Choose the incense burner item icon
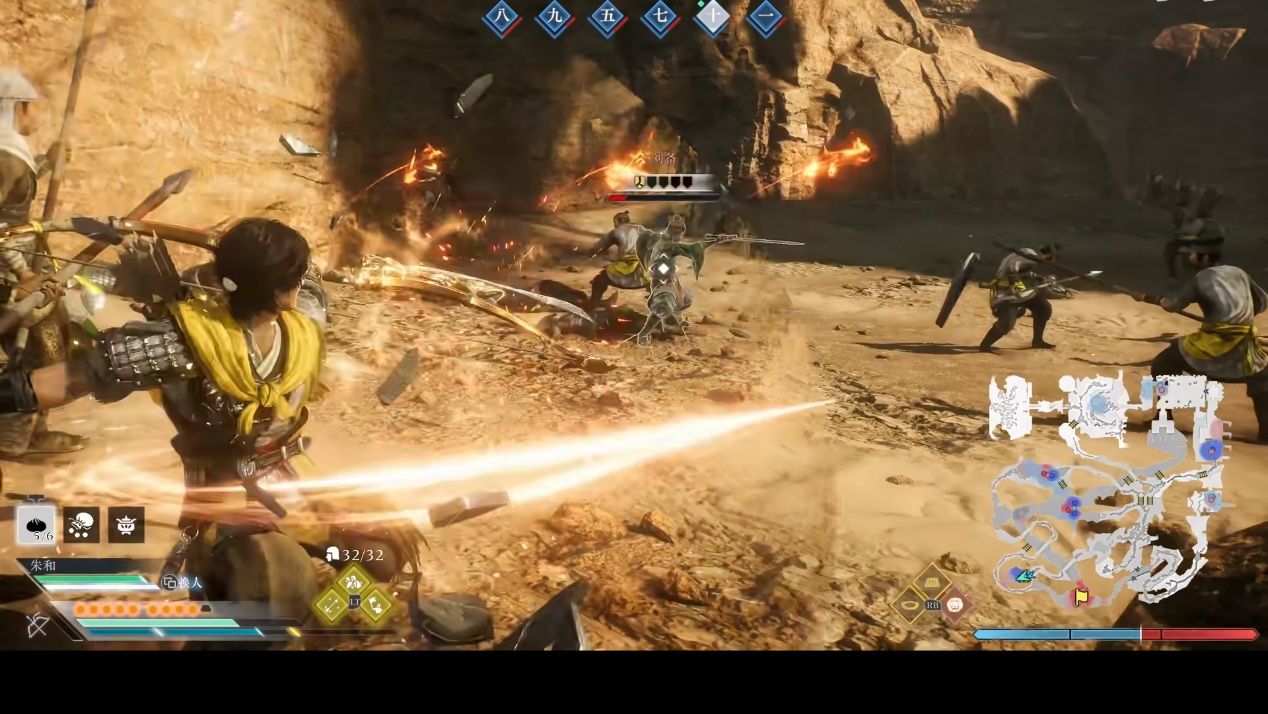1268x714 pixels. (126, 525)
